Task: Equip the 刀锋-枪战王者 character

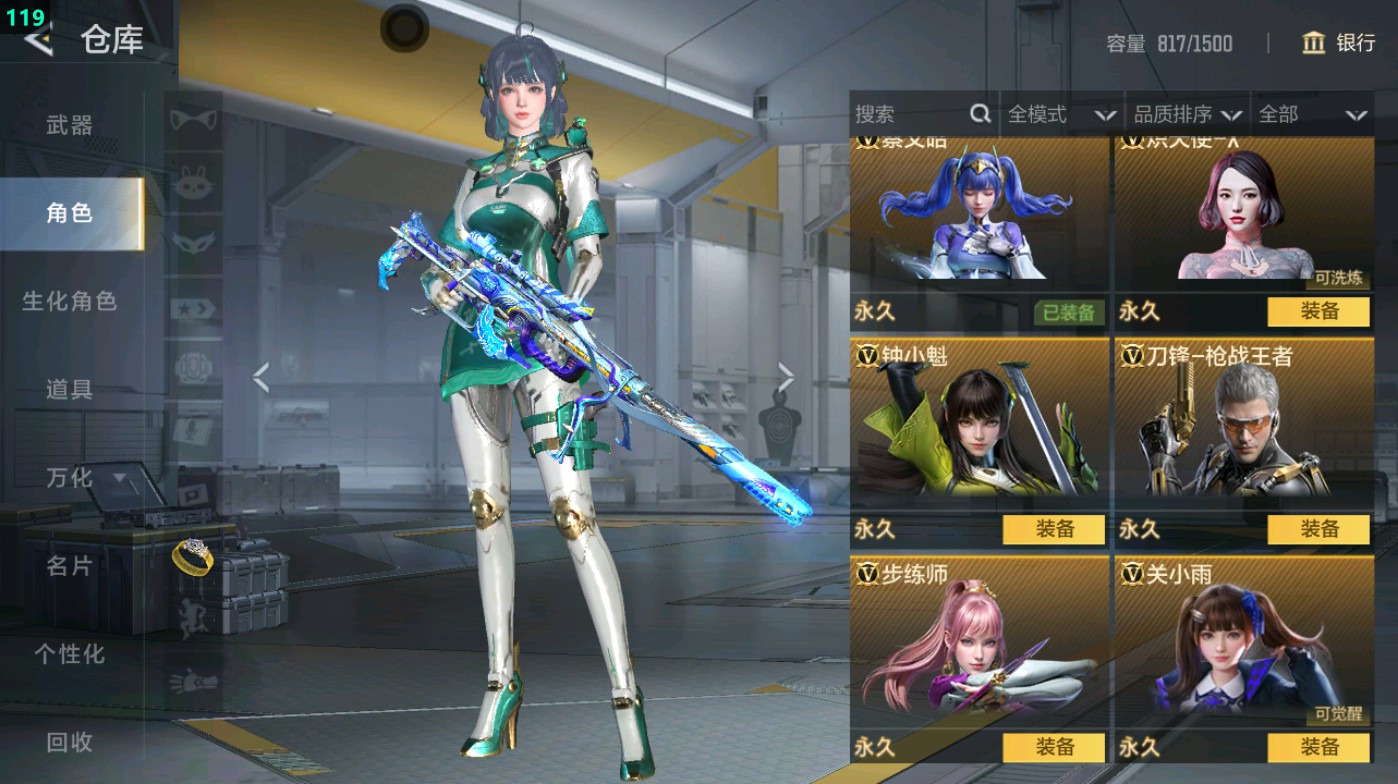Action: pos(1318,529)
